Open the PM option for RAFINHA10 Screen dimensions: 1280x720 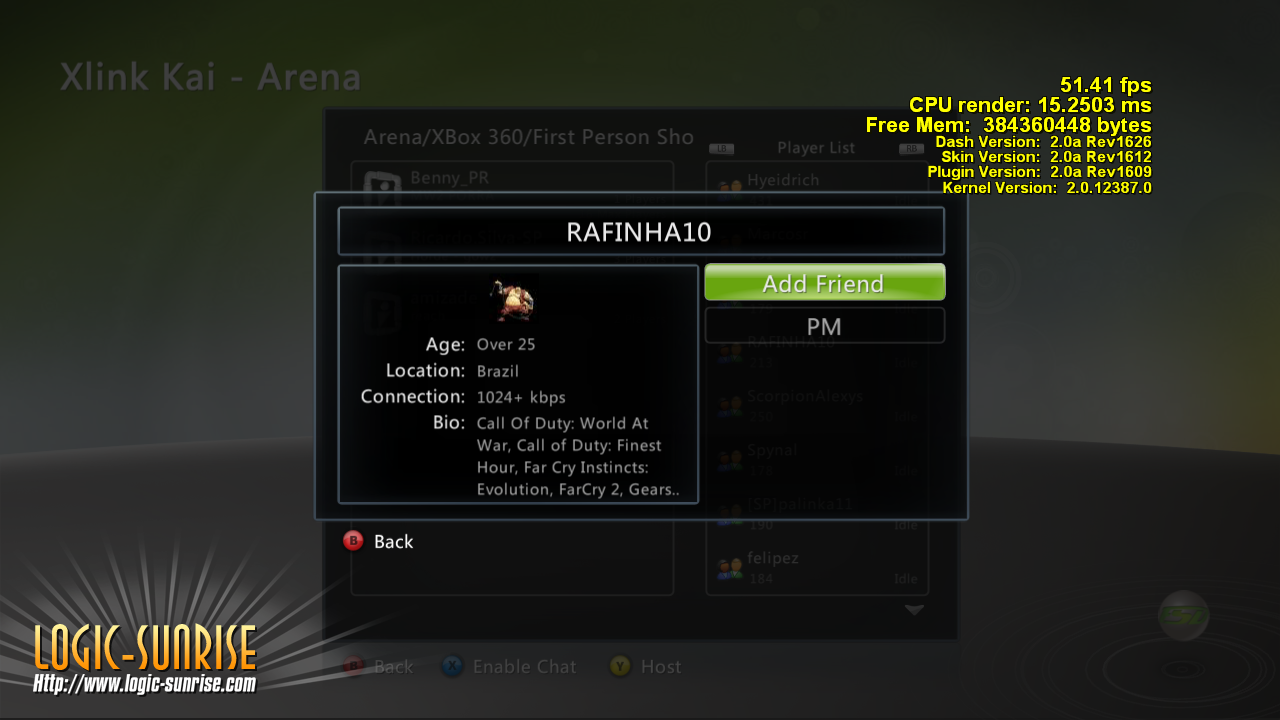(824, 326)
